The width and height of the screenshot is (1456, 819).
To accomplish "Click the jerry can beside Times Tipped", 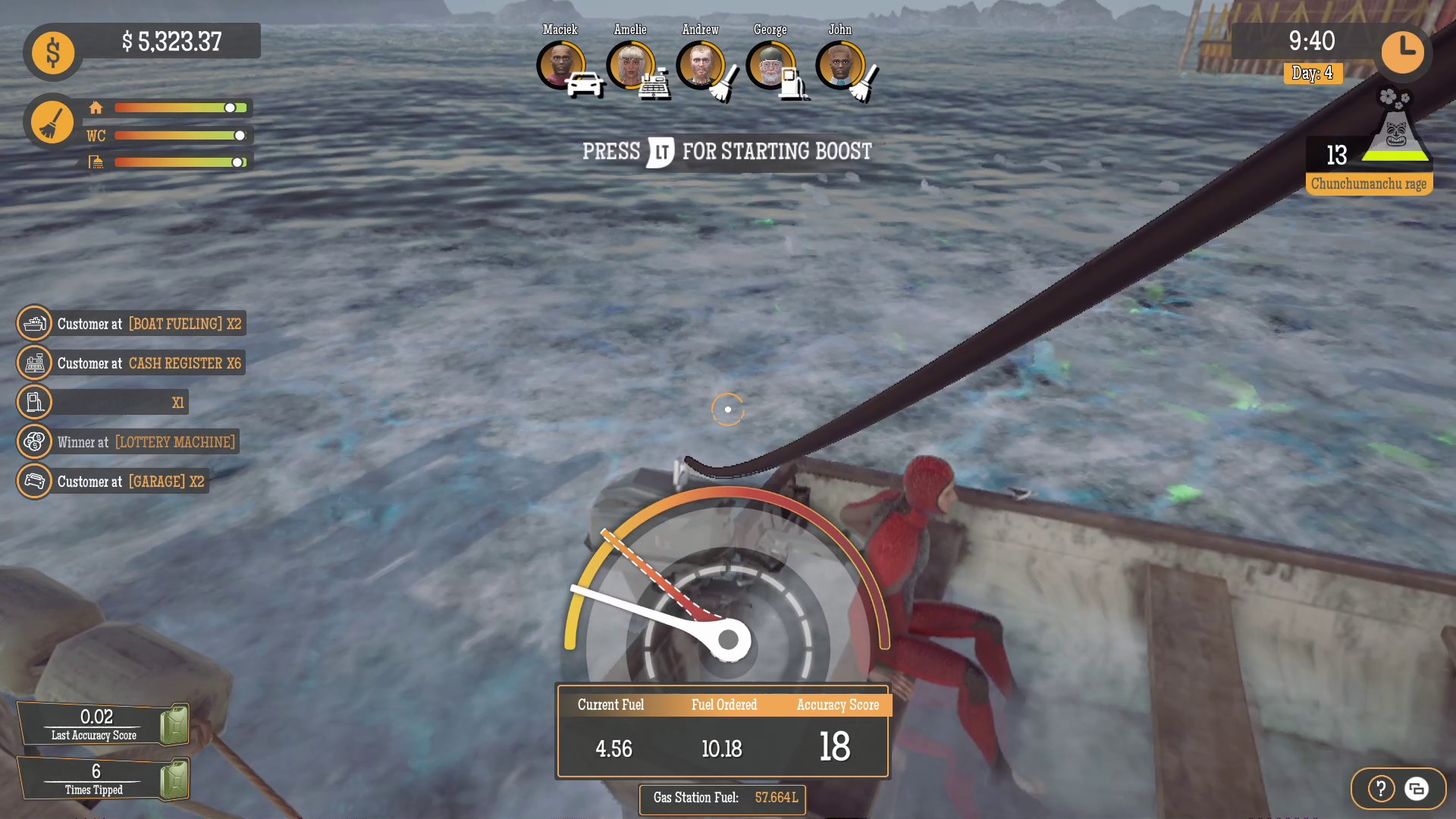I will coord(173,779).
